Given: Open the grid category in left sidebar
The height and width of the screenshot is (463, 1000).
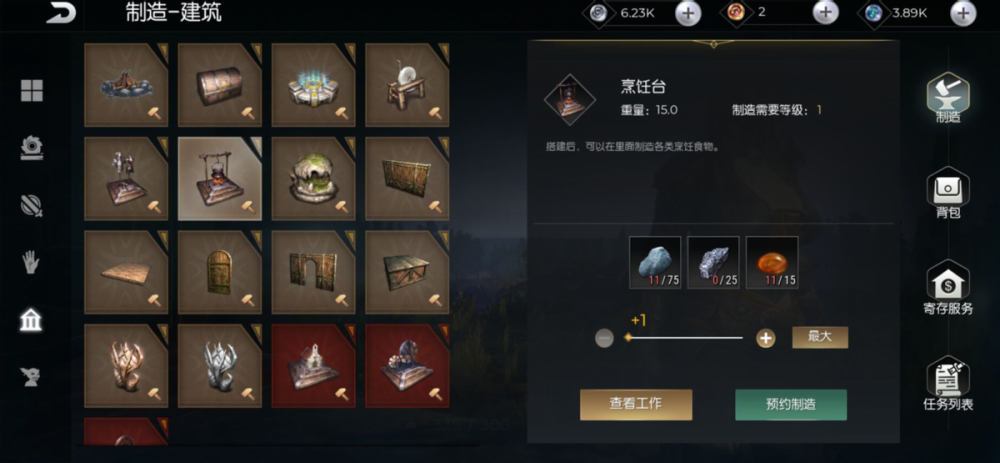Looking at the screenshot, I should [31, 91].
